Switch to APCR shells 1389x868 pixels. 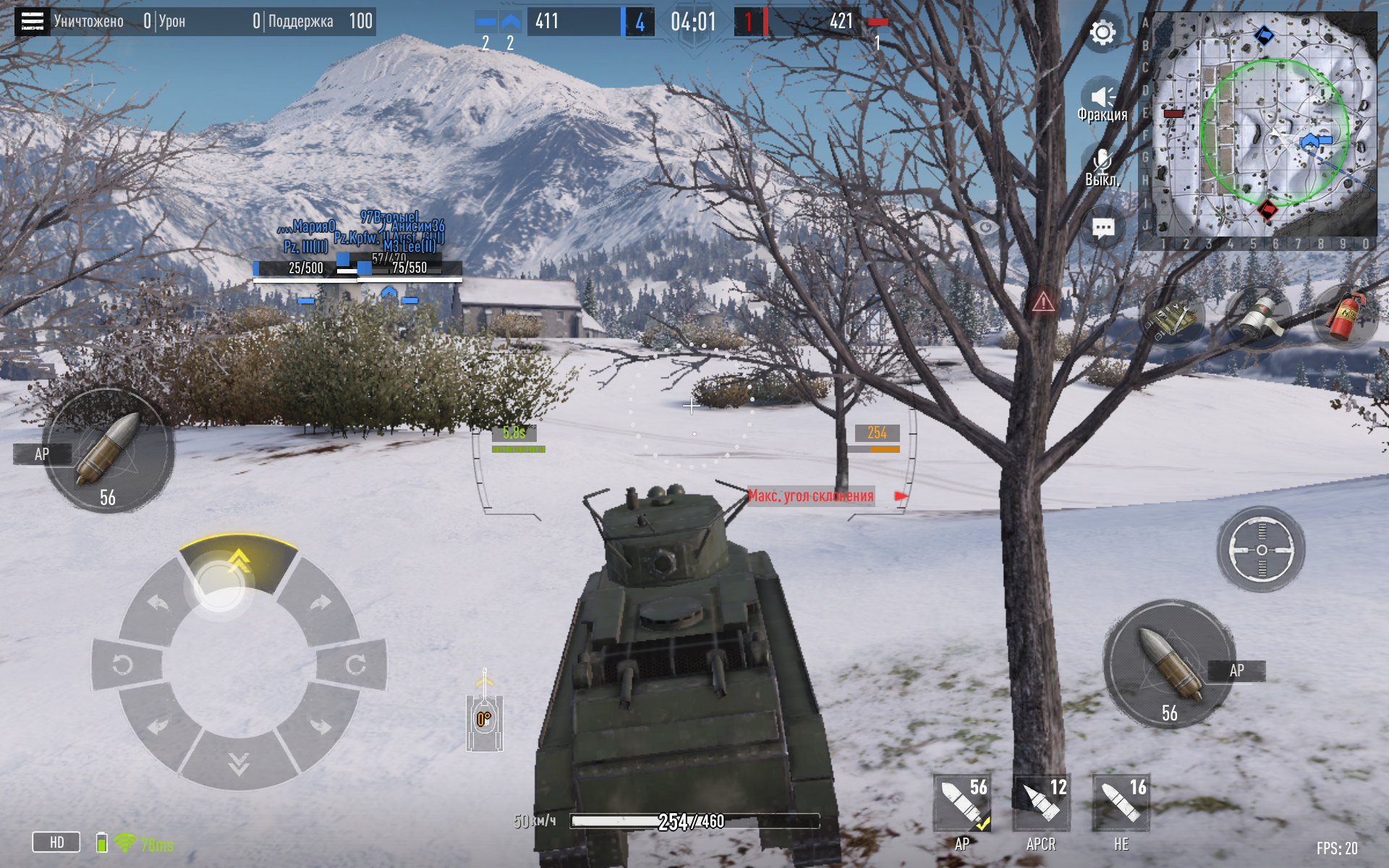point(1042,804)
